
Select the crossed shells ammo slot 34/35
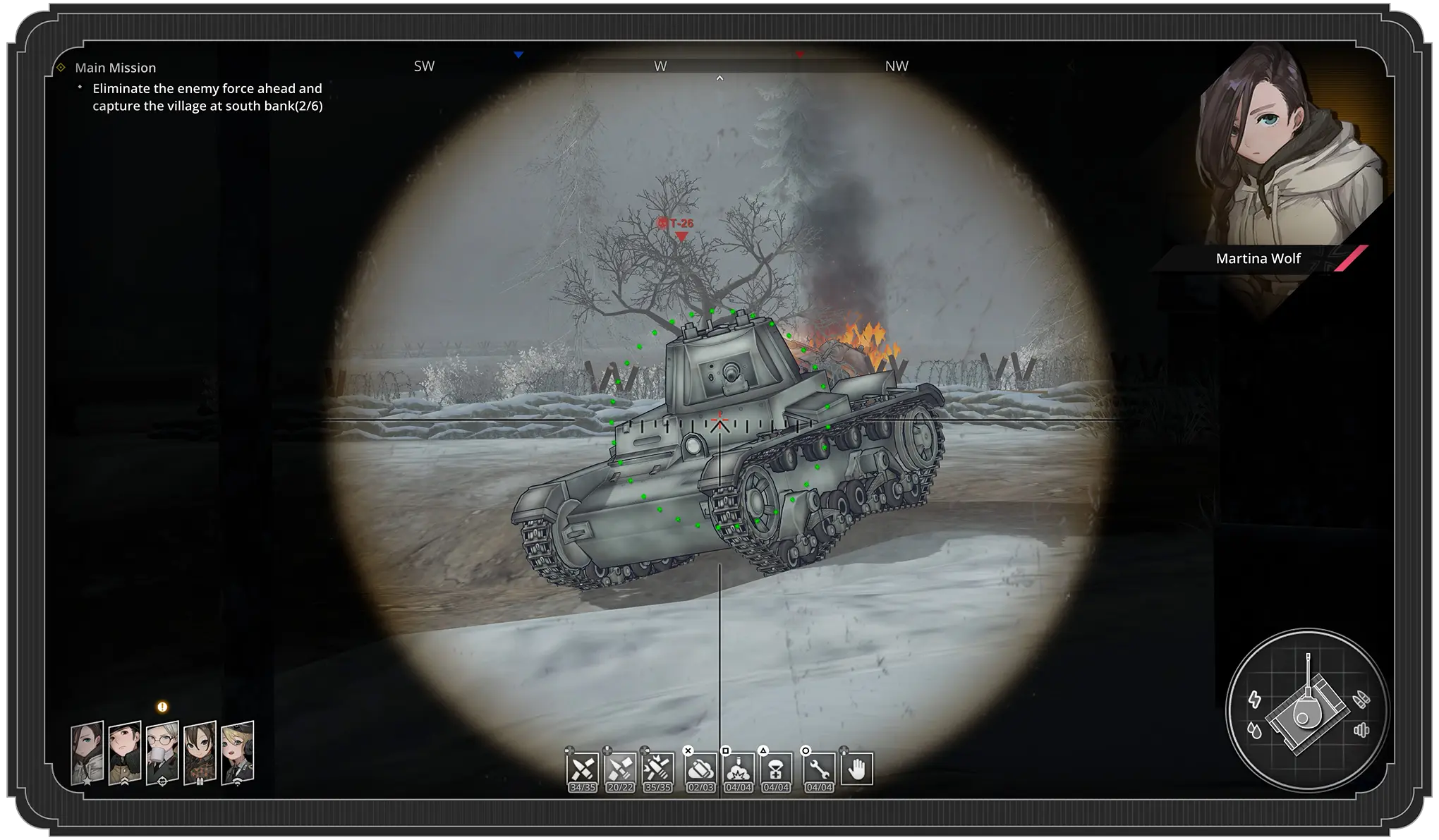click(583, 769)
